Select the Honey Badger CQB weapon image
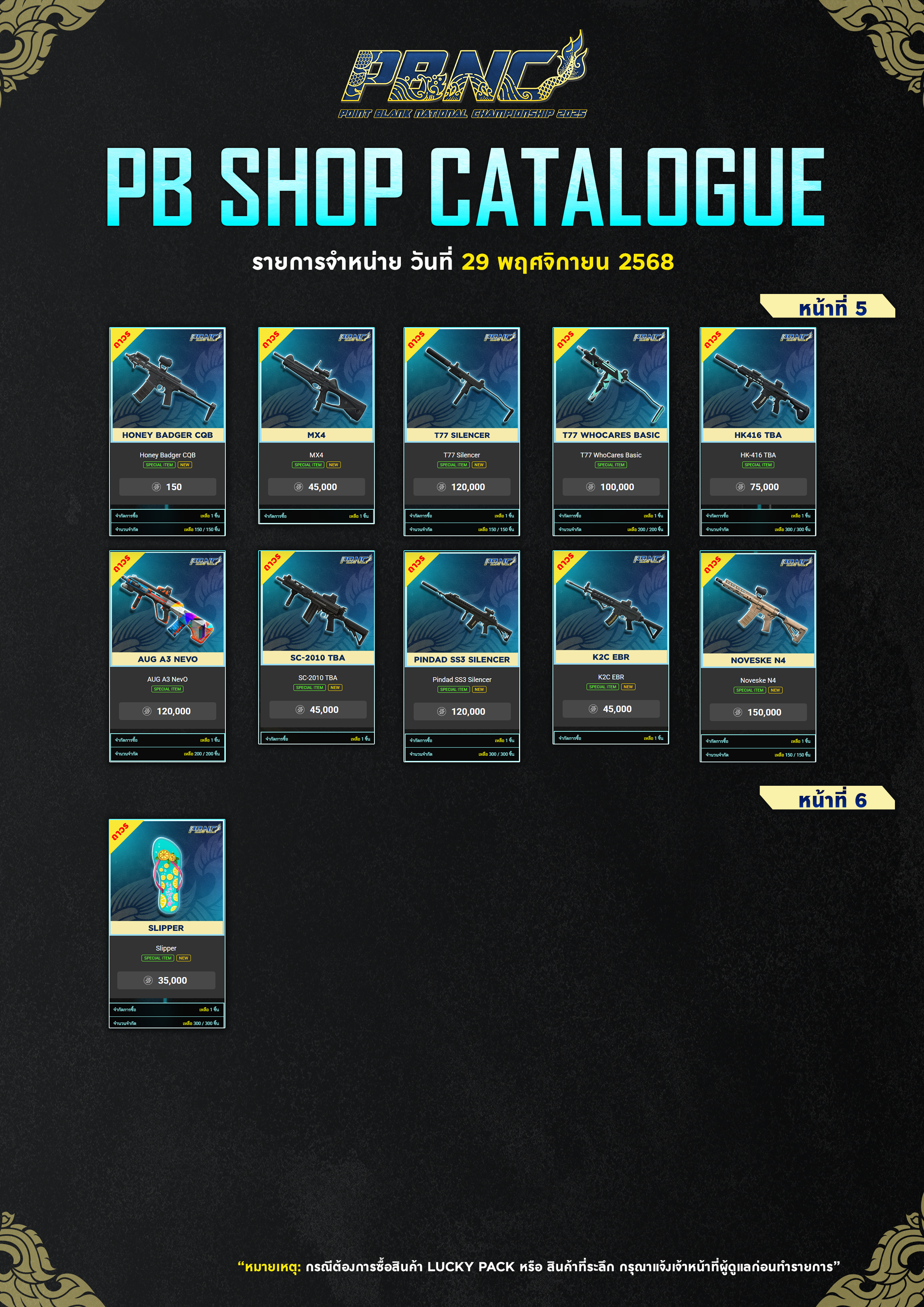This screenshot has width=924, height=1307. tap(167, 379)
